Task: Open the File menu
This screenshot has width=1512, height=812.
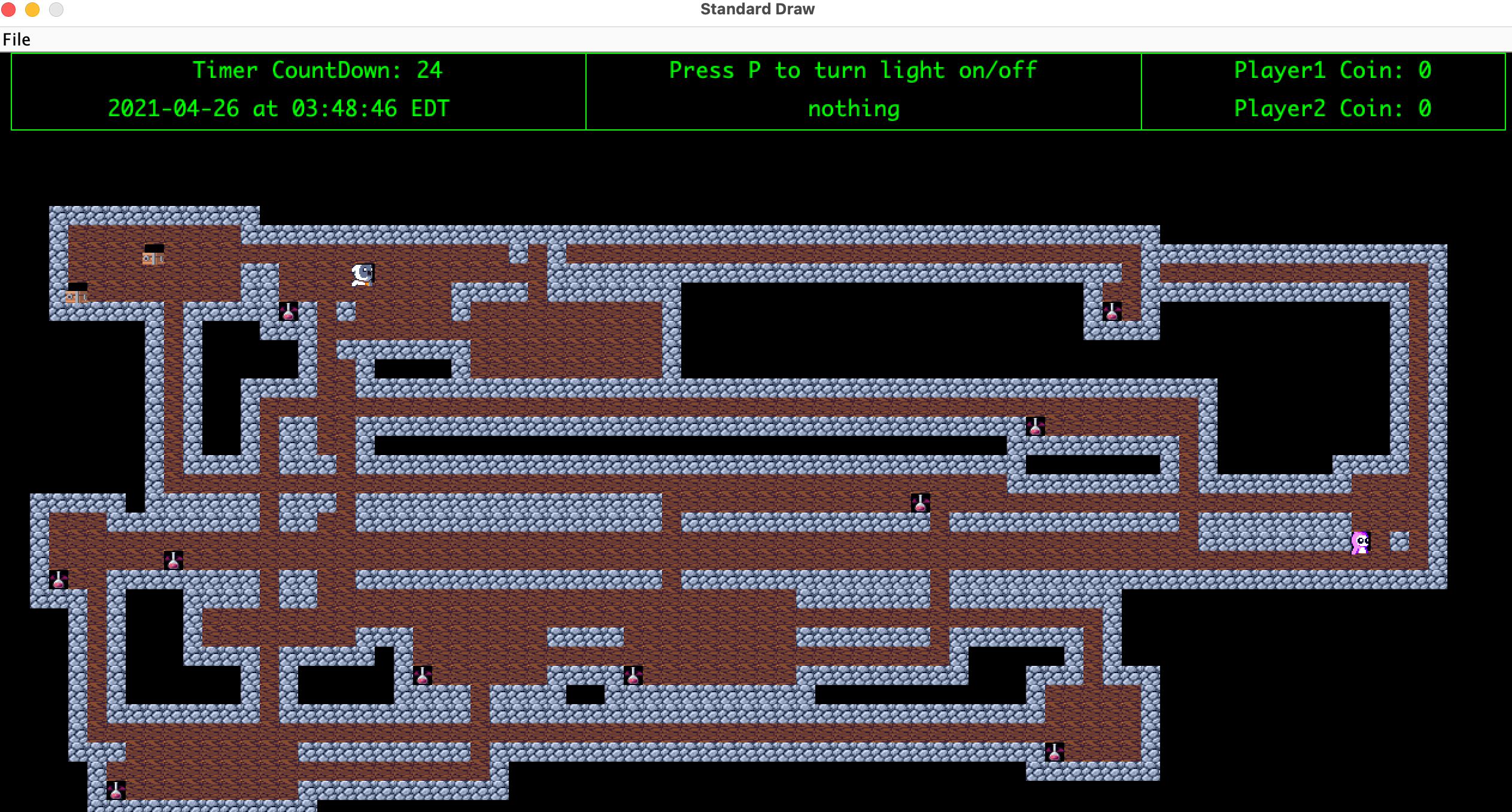Action: [x=17, y=40]
